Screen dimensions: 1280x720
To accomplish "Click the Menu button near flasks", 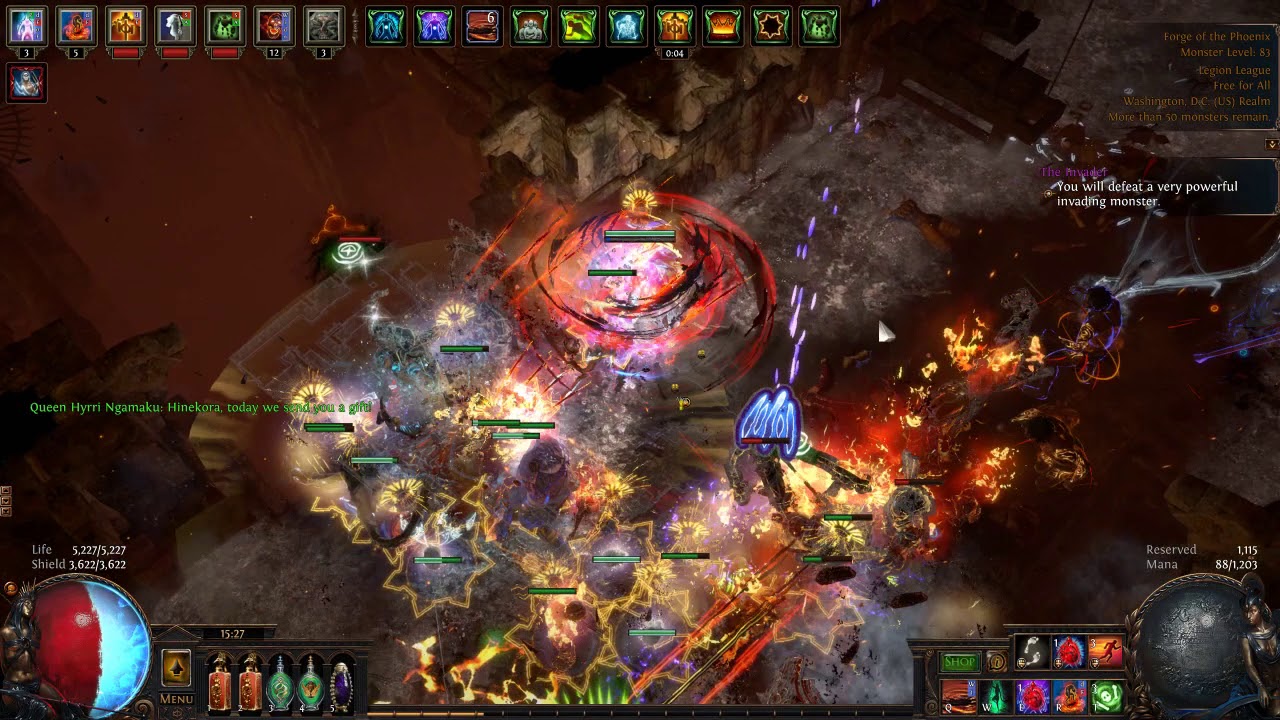I will pos(176,699).
